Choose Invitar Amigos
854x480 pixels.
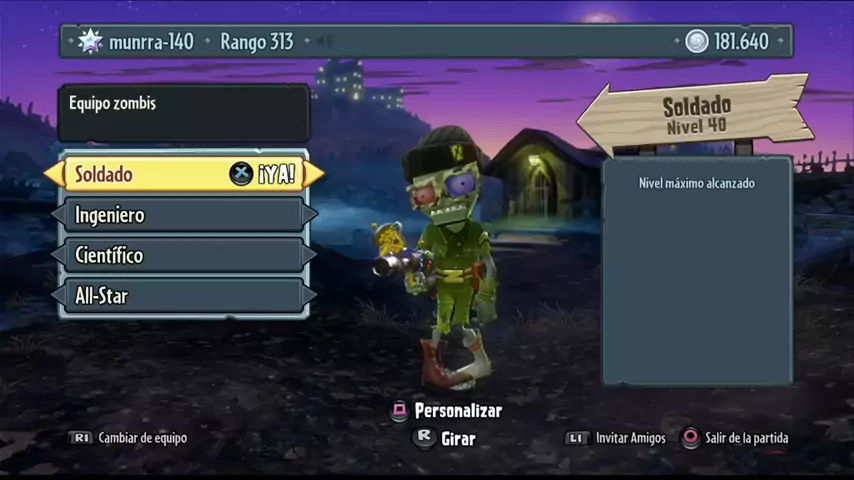click(x=617, y=438)
